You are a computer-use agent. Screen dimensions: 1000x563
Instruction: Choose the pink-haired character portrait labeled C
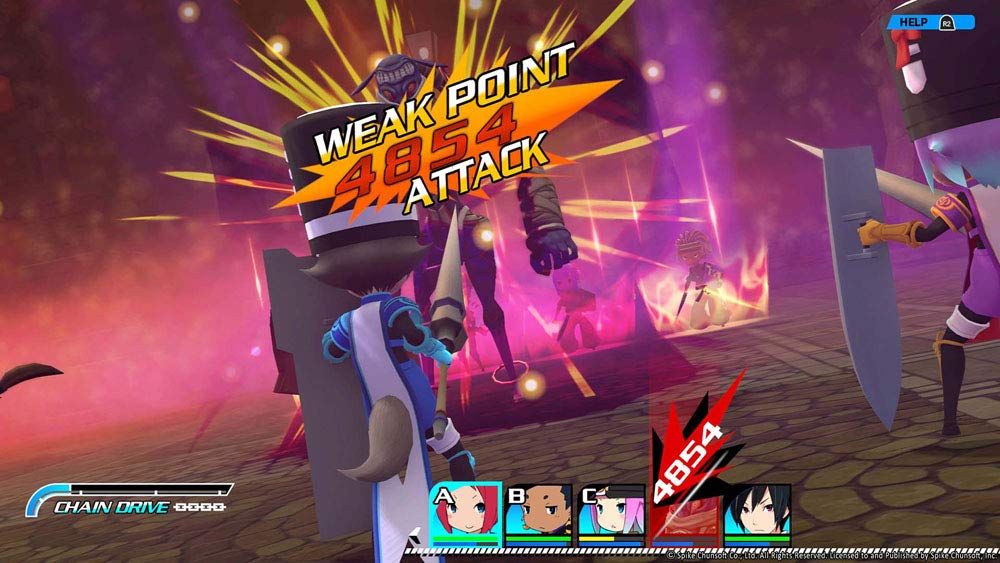pyautogui.click(x=611, y=512)
